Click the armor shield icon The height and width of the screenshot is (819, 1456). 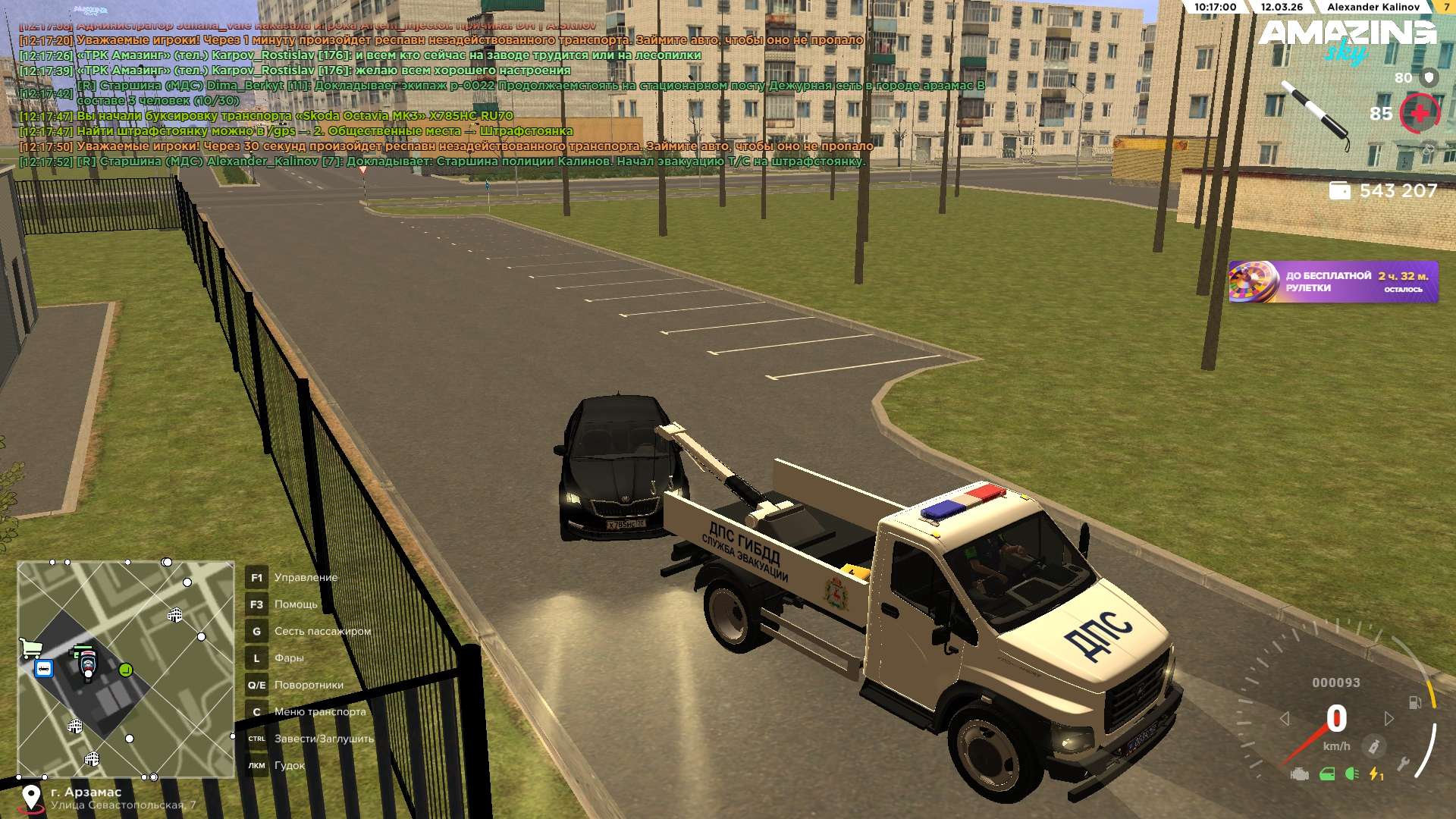[1429, 77]
